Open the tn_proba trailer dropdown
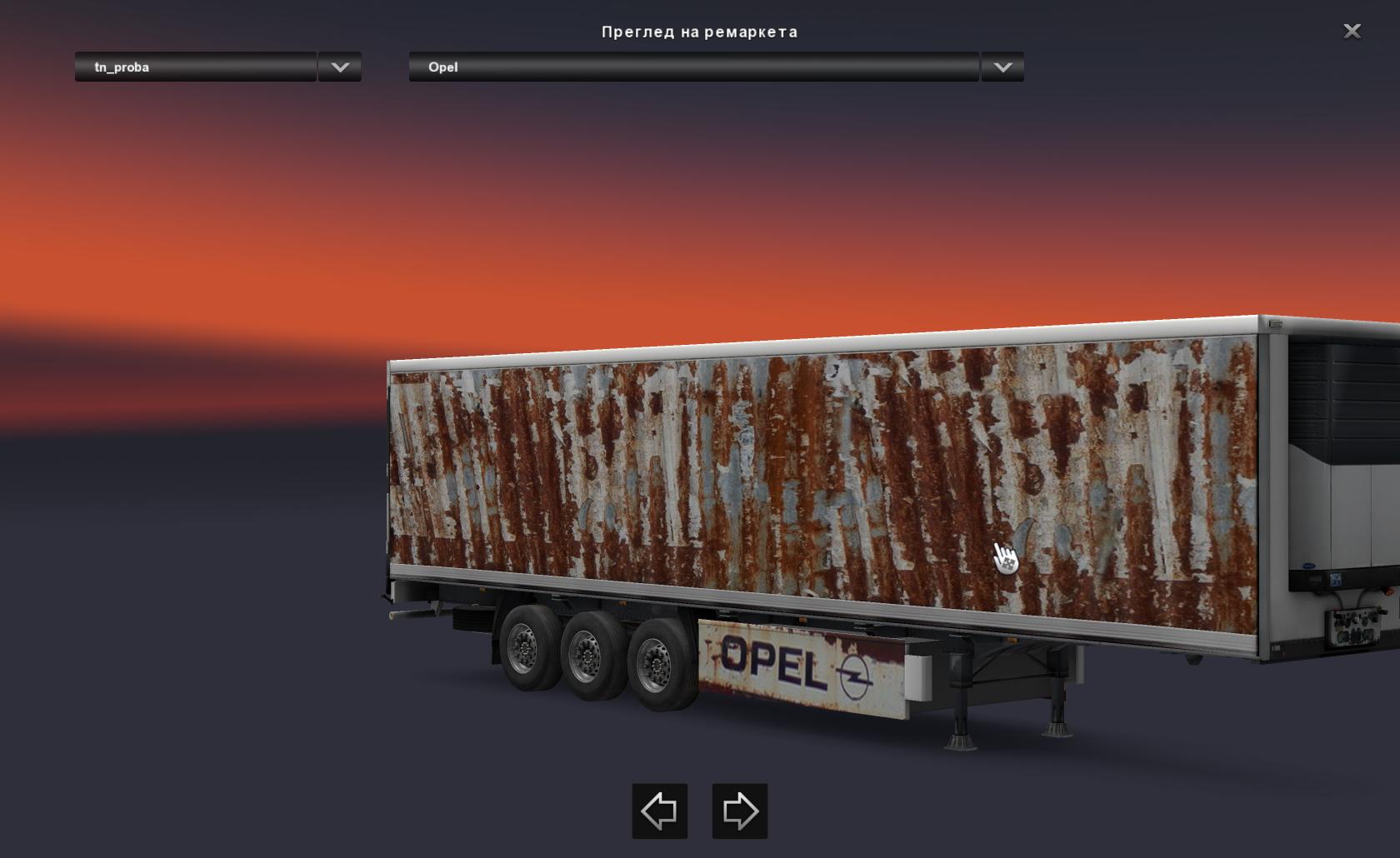Image resolution: width=1400 pixels, height=858 pixels. click(339, 67)
